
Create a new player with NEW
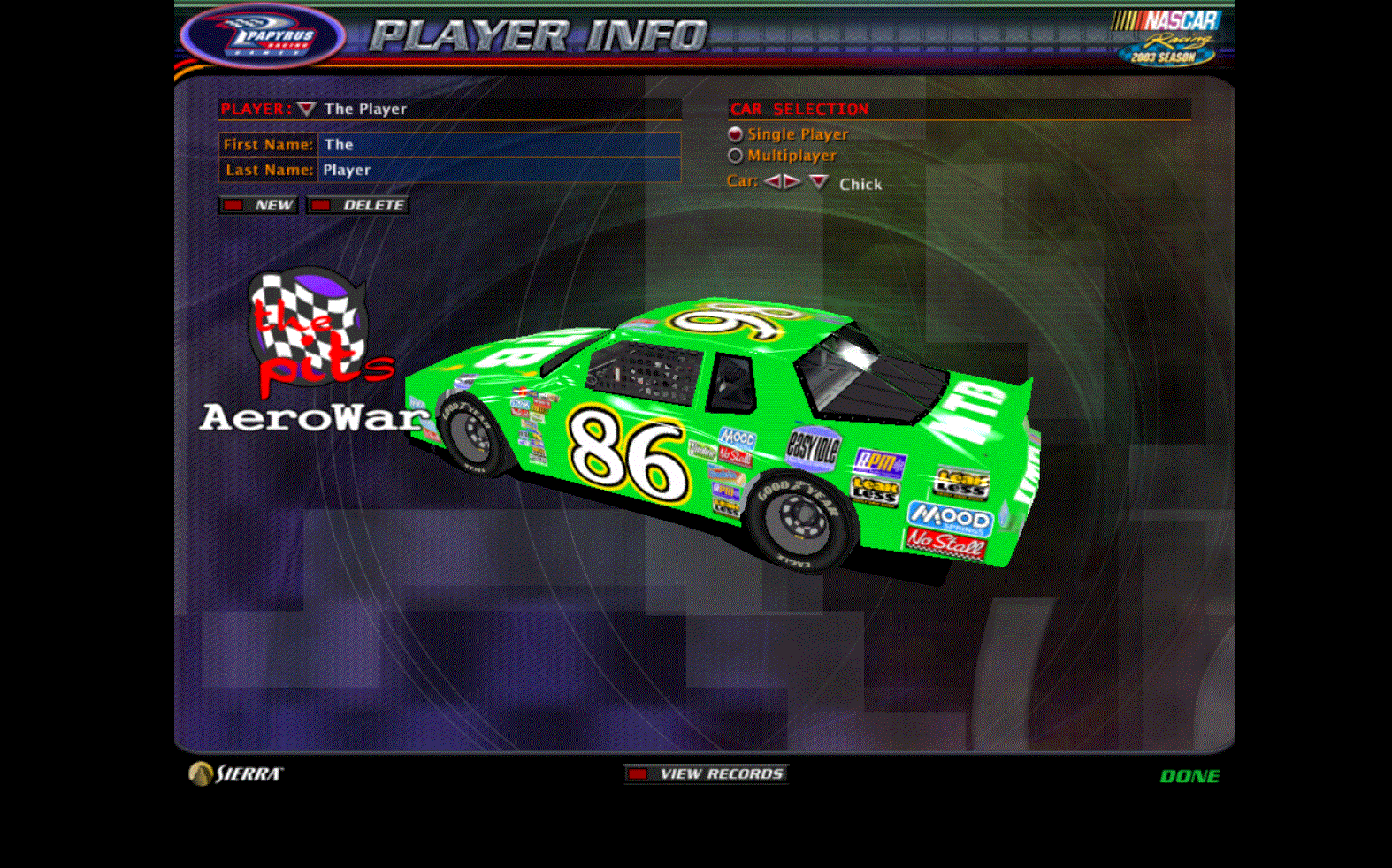coord(258,205)
